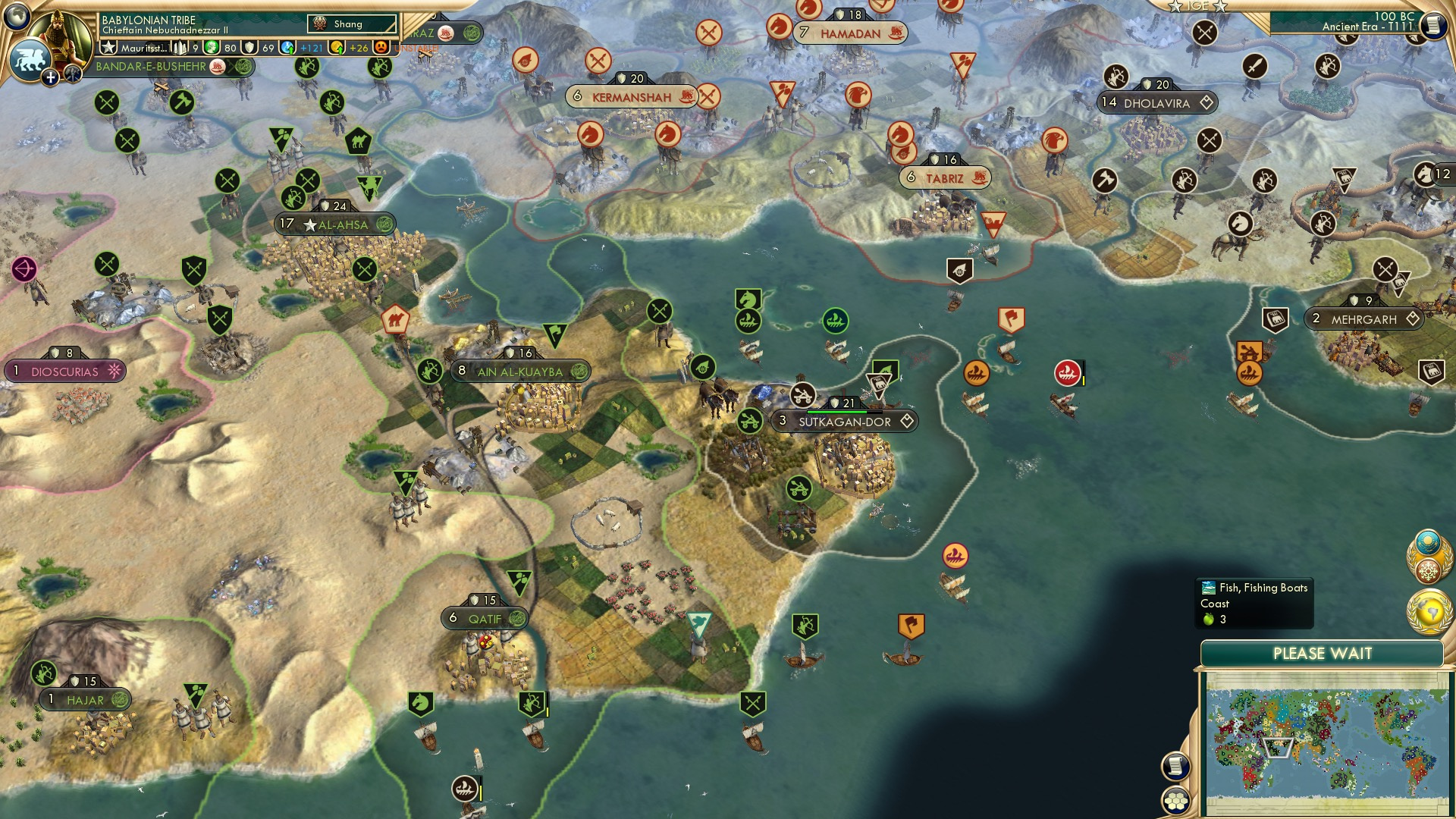The width and height of the screenshot is (1456, 819).
Task: Click the Hamadan city banner
Action: coord(851,33)
